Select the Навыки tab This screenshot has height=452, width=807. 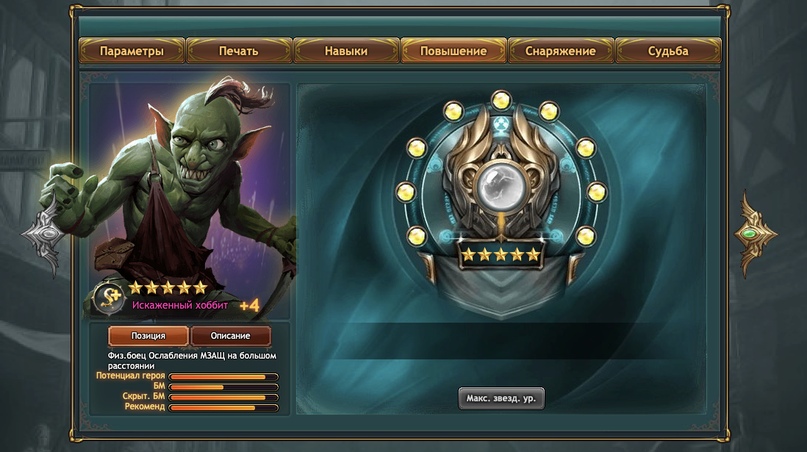click(x=346, y=51)
